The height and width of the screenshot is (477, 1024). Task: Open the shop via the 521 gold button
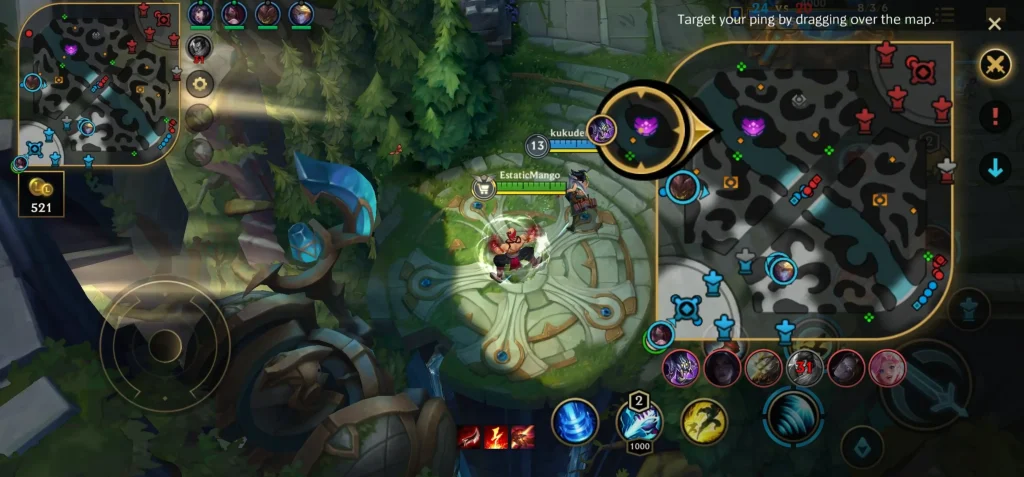(x=41, y=194)
